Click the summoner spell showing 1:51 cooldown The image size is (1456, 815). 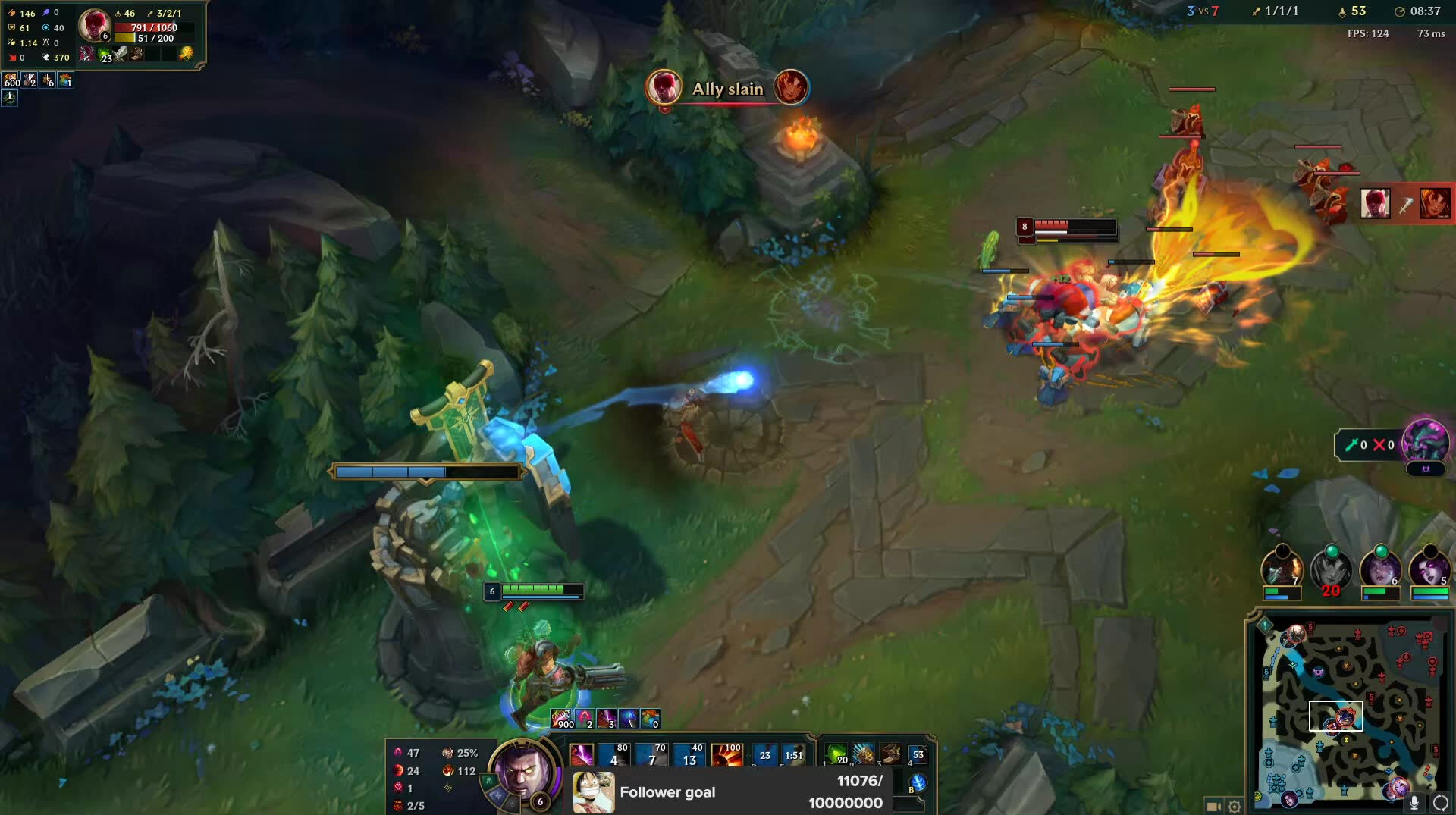click(793, 755)
